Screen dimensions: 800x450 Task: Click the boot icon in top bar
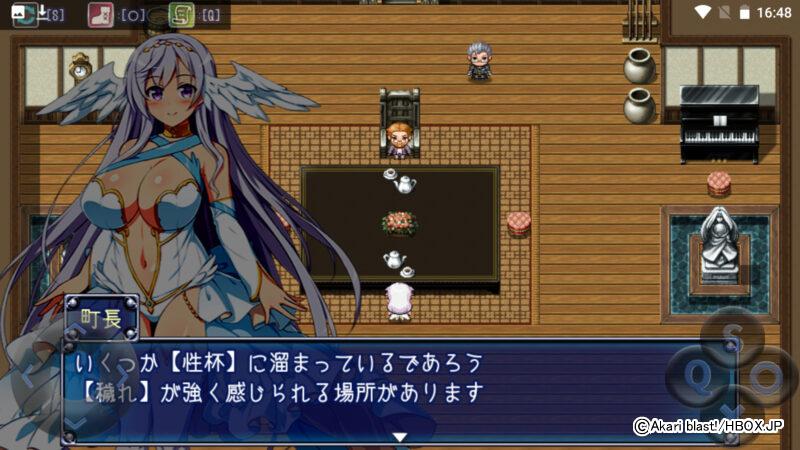click(x=100, y=14)
